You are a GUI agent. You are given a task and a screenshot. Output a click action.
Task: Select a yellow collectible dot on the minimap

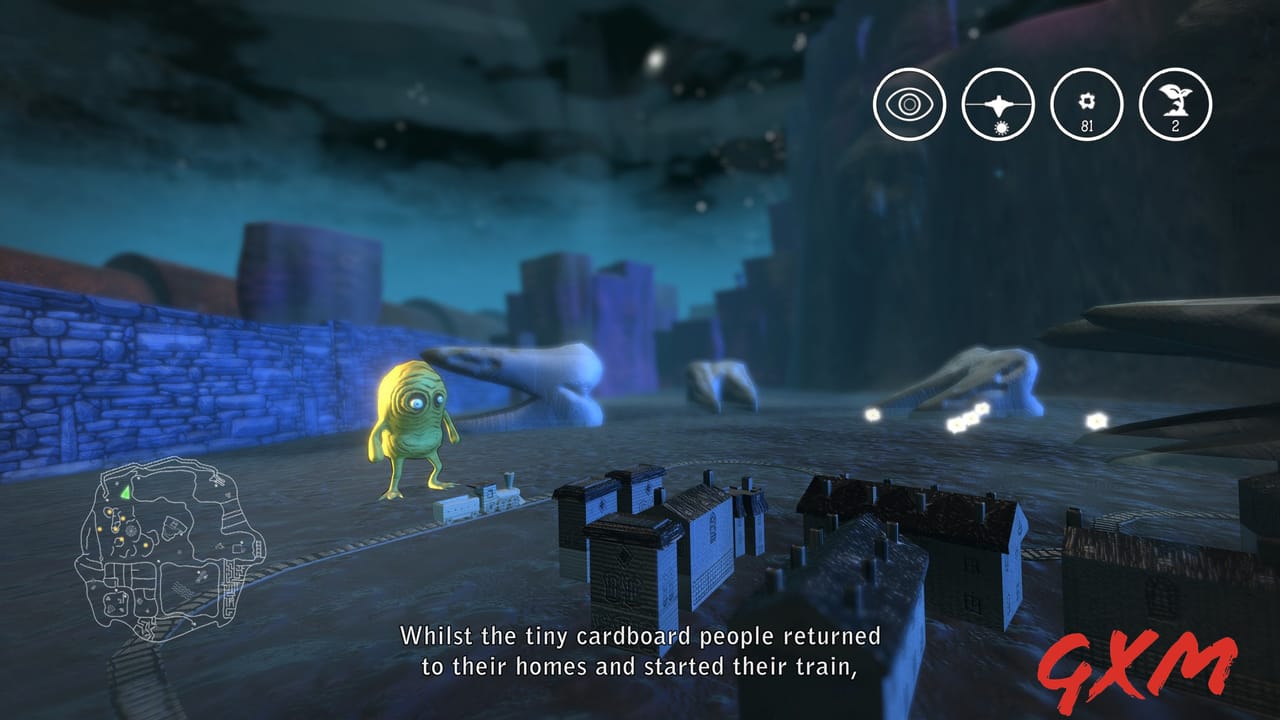tap(109, 511)
